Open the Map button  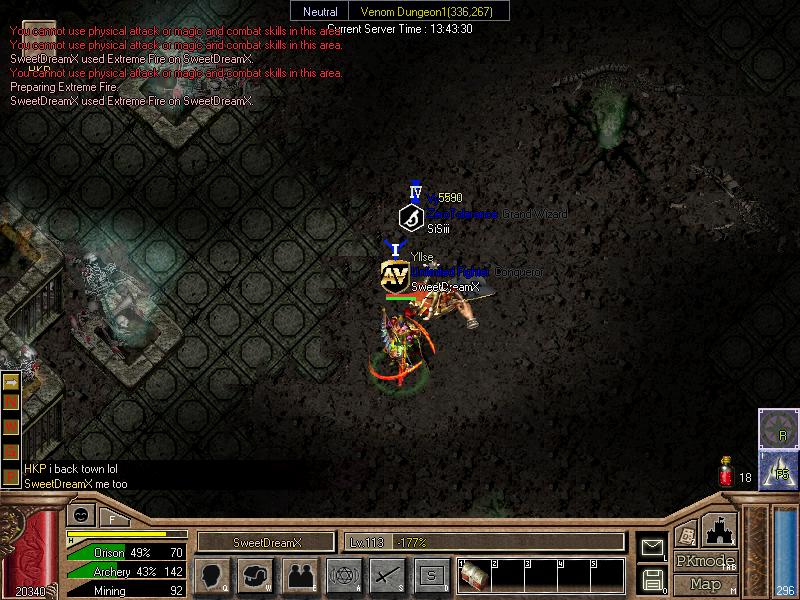coord(705,584)
